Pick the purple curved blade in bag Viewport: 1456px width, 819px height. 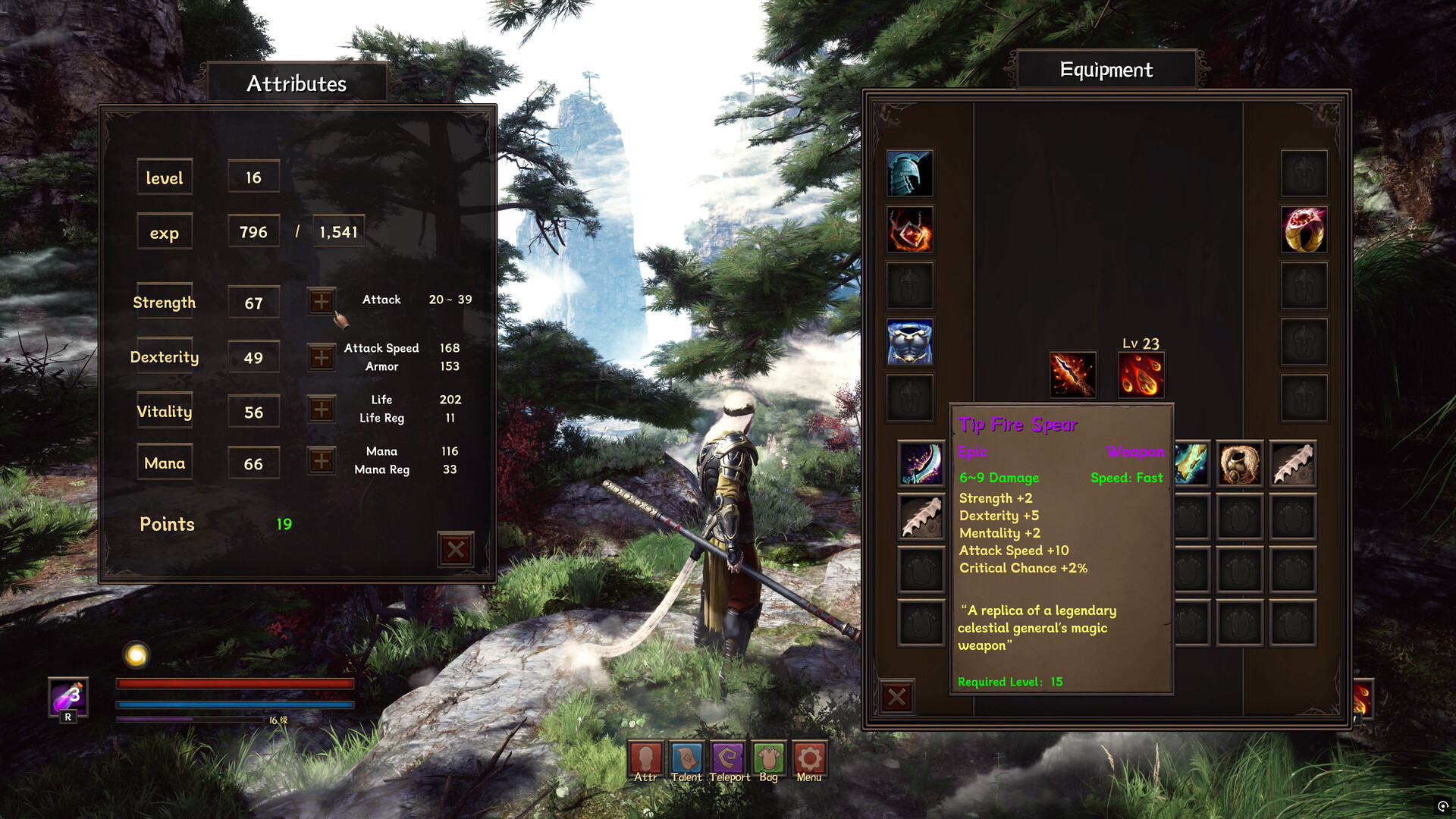pos(921,463)
